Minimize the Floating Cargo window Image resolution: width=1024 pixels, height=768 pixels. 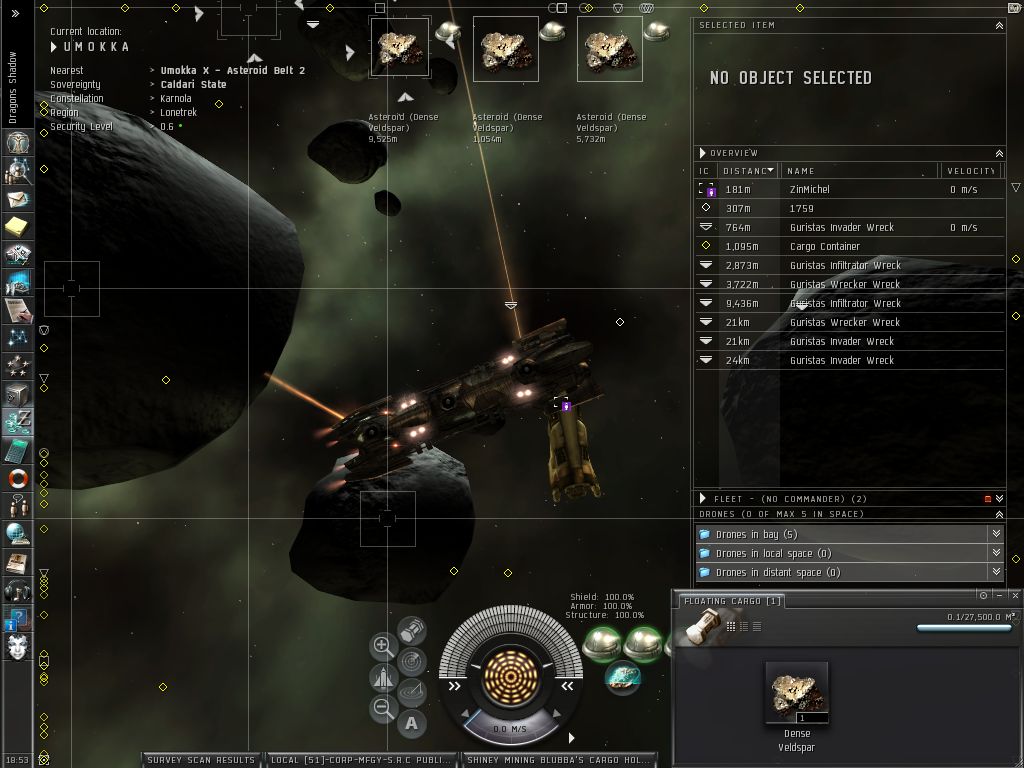(x=999, y=596)
